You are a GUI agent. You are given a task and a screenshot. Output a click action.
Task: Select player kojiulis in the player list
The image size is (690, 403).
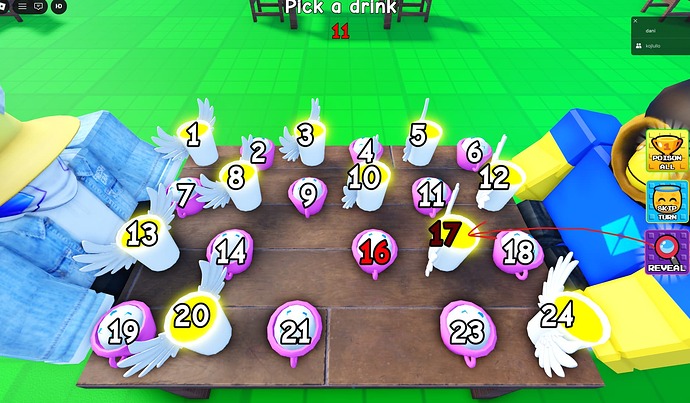coord(654,47)
